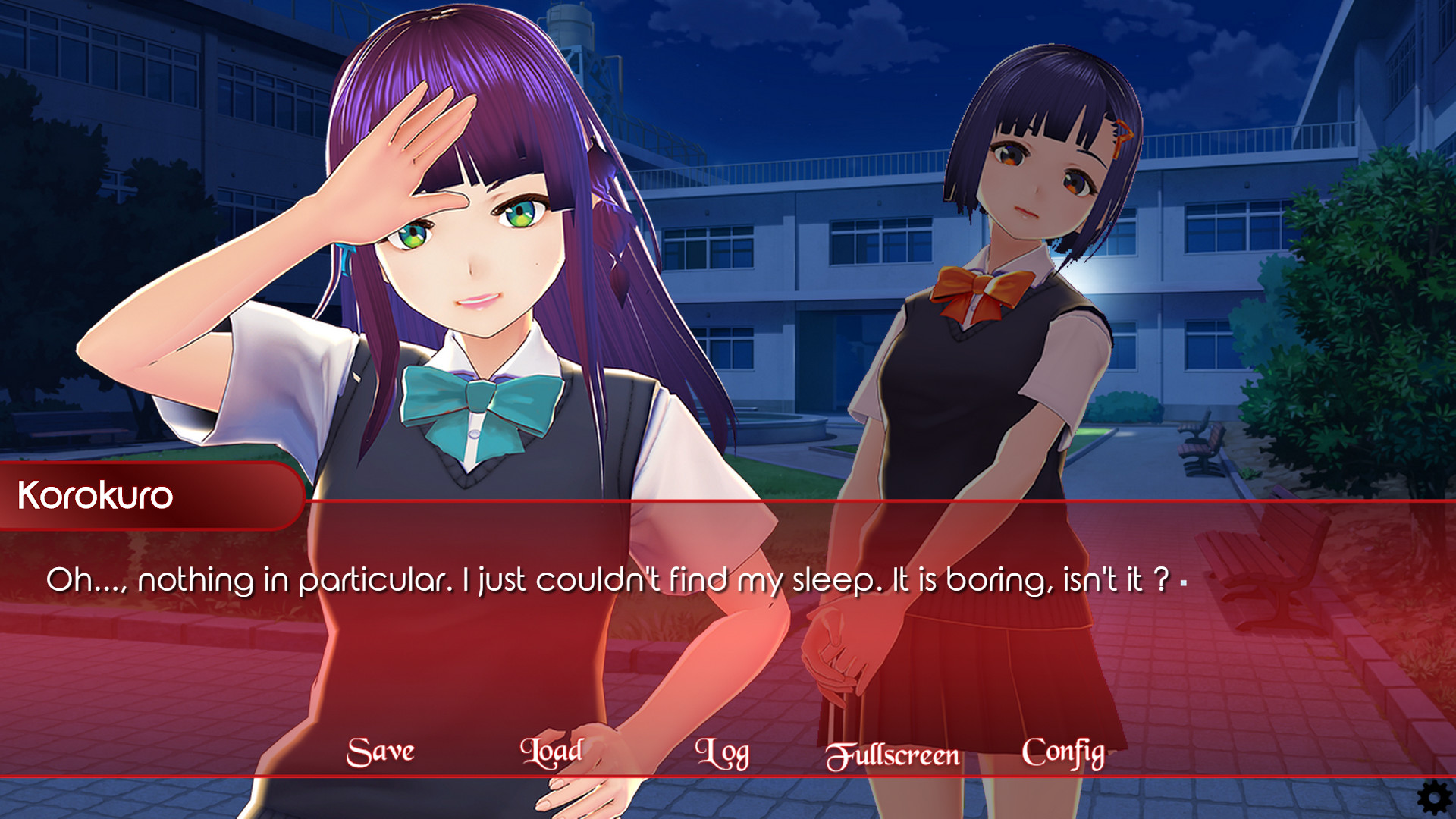Viewport: 1456px width, 819px height.
Task: Click the orange ribbon on the right girl
Action: coord(980,286)
